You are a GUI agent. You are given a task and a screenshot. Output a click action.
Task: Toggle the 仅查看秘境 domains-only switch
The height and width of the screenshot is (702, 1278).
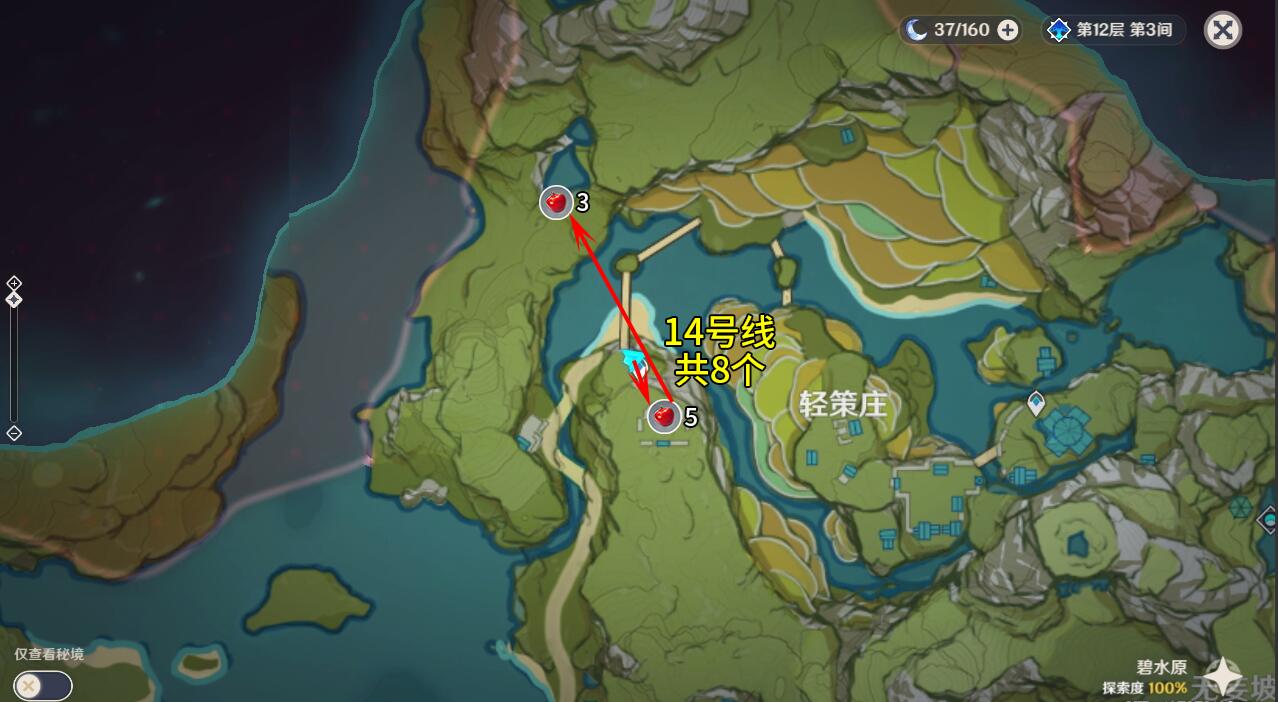(x=43, y=685)
